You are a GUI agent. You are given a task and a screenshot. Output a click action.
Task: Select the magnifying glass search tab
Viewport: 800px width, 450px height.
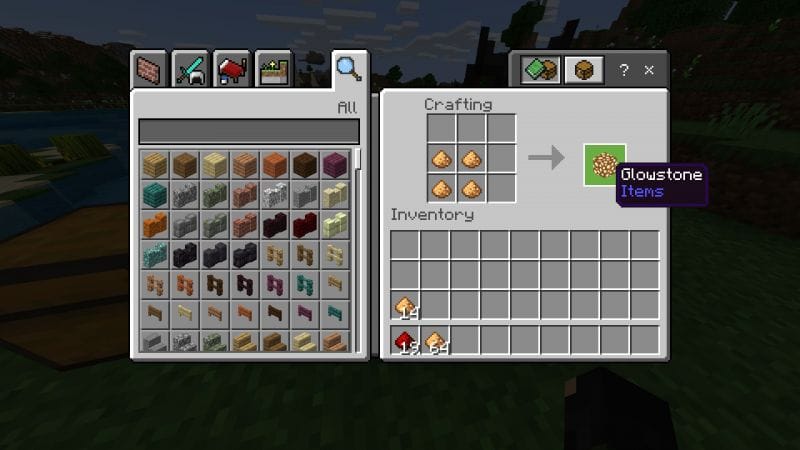pyautogui.click(x=348, y=70)
